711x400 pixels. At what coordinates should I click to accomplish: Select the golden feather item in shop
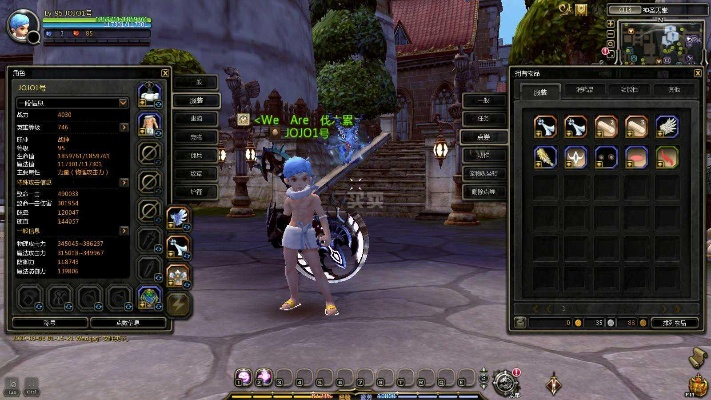(545, 157)
